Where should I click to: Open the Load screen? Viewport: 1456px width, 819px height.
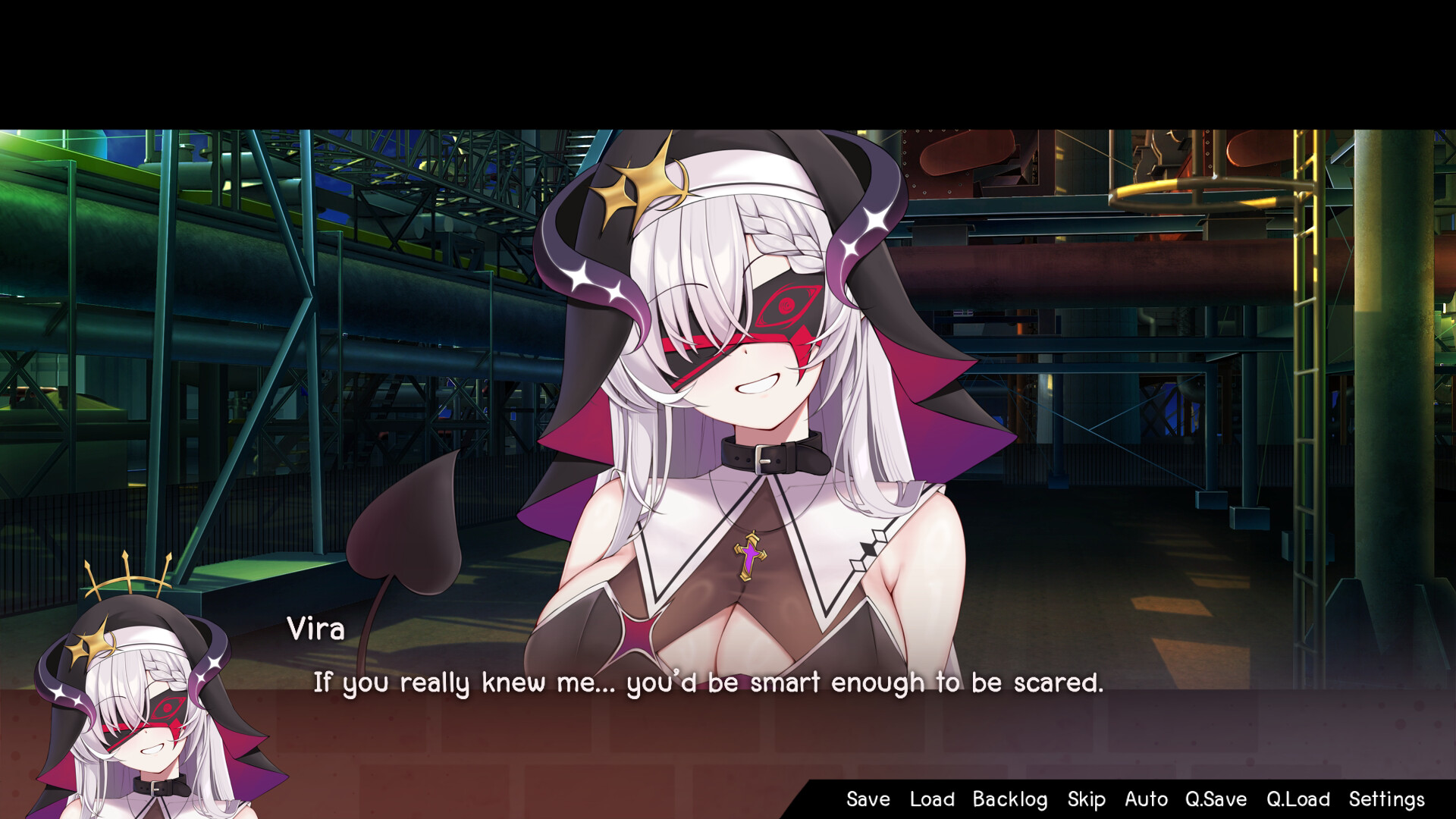point(931,799)
